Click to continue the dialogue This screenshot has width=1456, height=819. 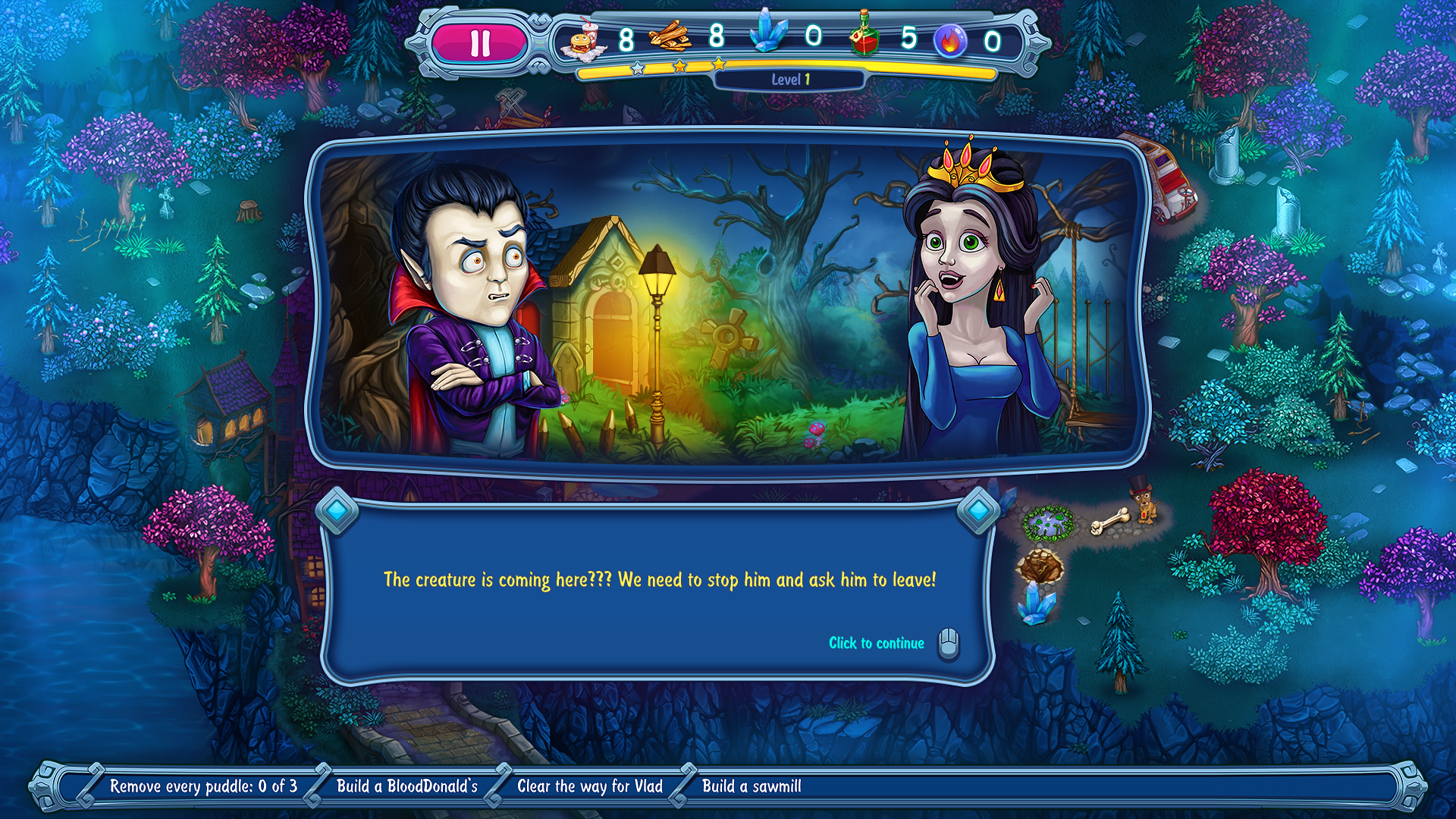pos(877,643)
